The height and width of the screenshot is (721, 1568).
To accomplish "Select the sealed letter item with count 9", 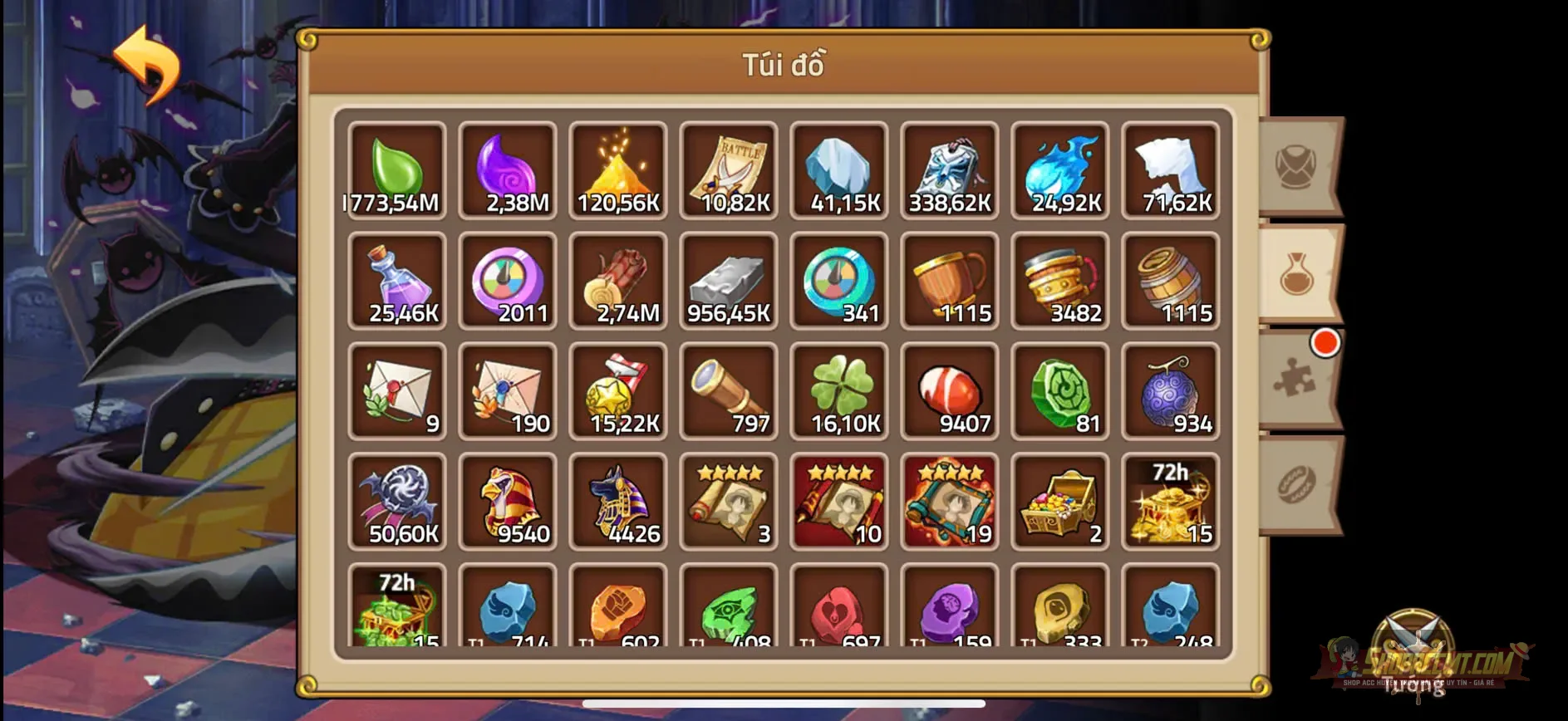I will [396, 392].
